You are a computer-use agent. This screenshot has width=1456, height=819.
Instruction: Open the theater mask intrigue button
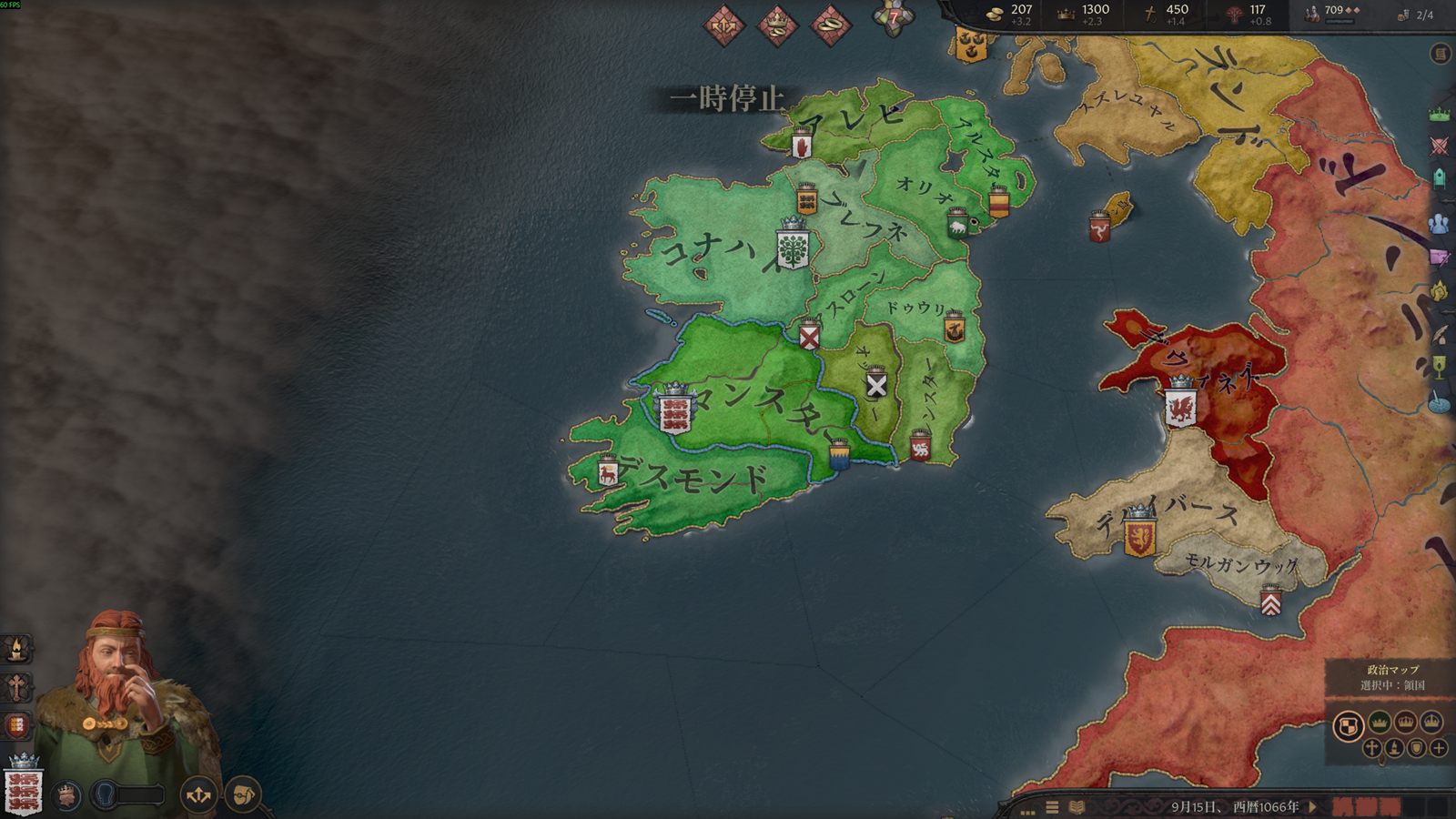(243, 795)
